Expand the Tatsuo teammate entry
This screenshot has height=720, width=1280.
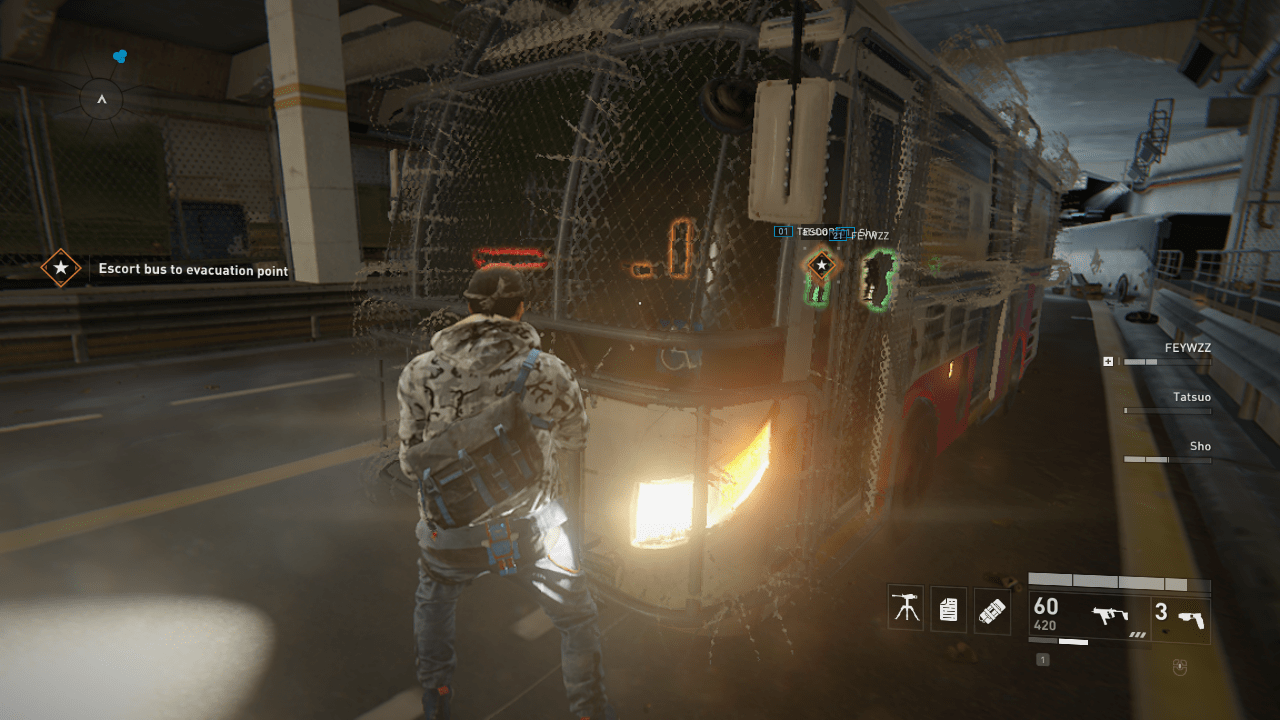(x=1194, y=397)
